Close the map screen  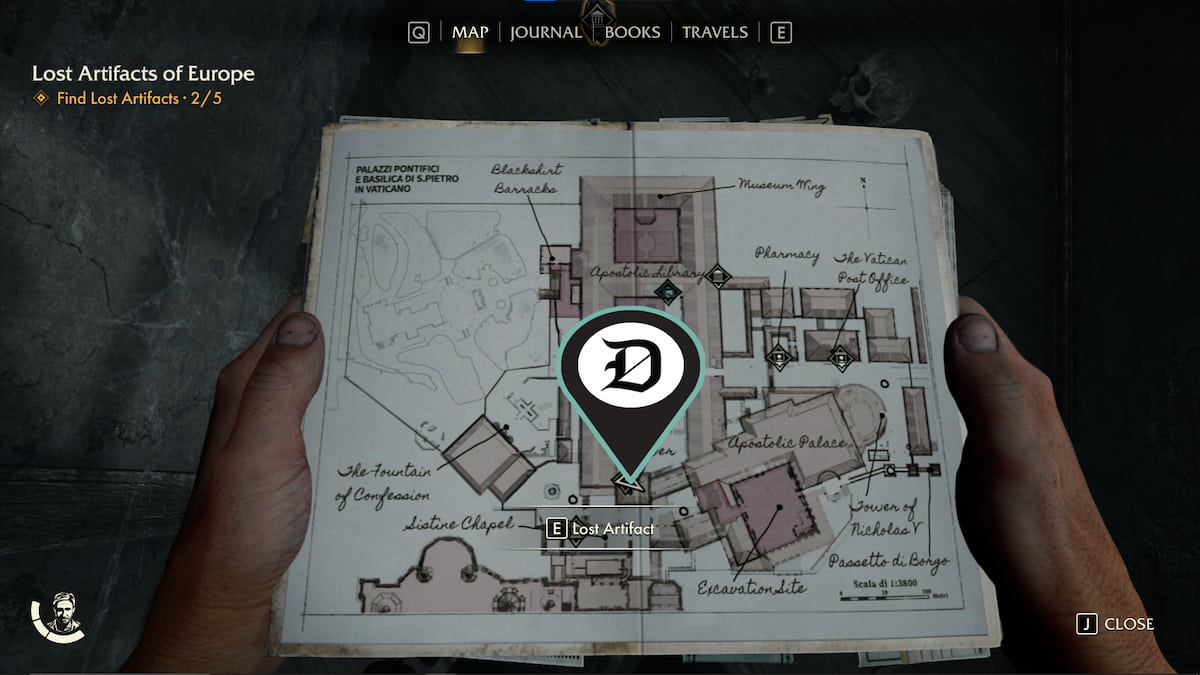[x=1116, y=624]
